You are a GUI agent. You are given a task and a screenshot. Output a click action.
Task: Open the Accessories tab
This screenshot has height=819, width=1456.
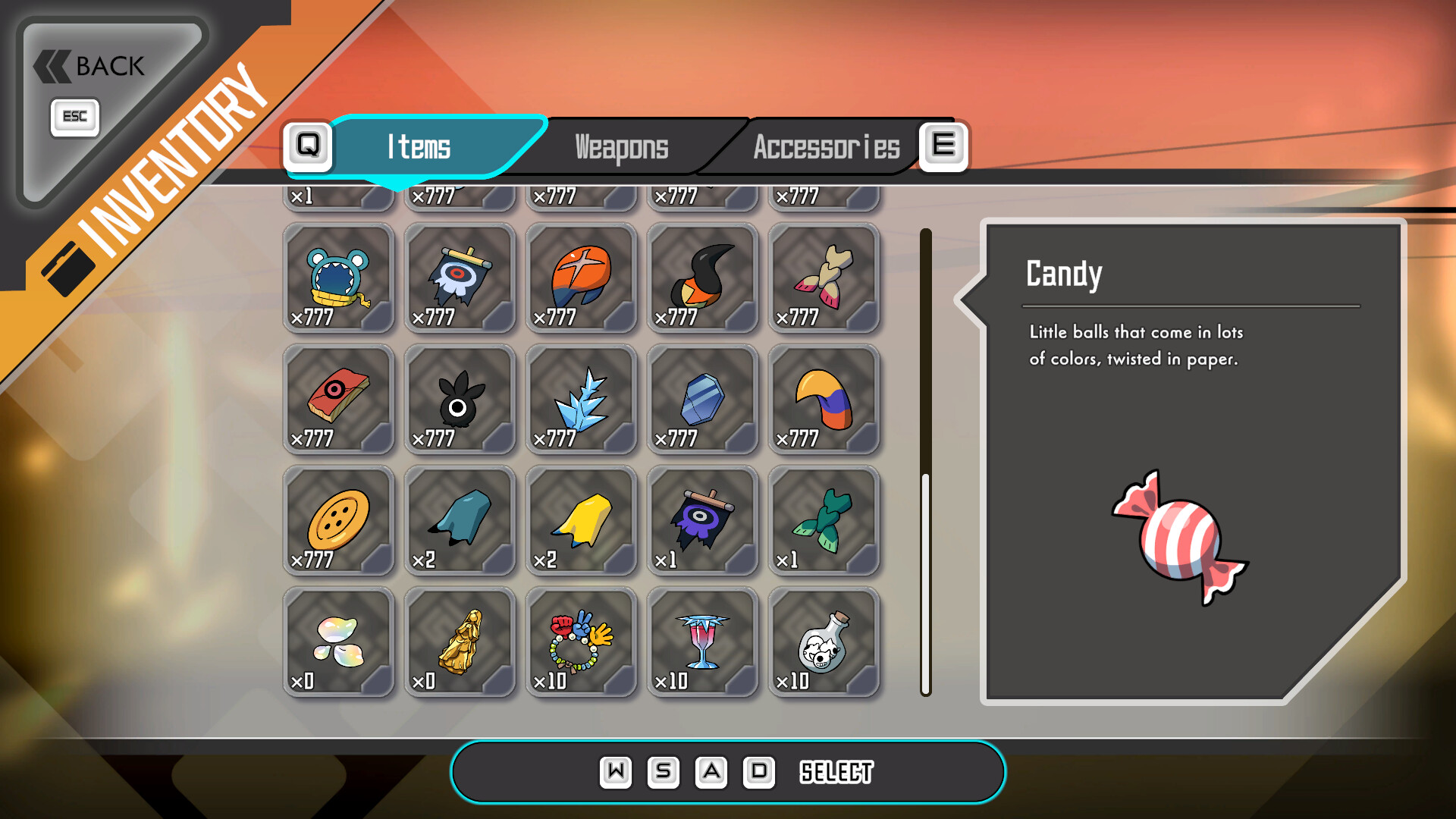point(826,147)
